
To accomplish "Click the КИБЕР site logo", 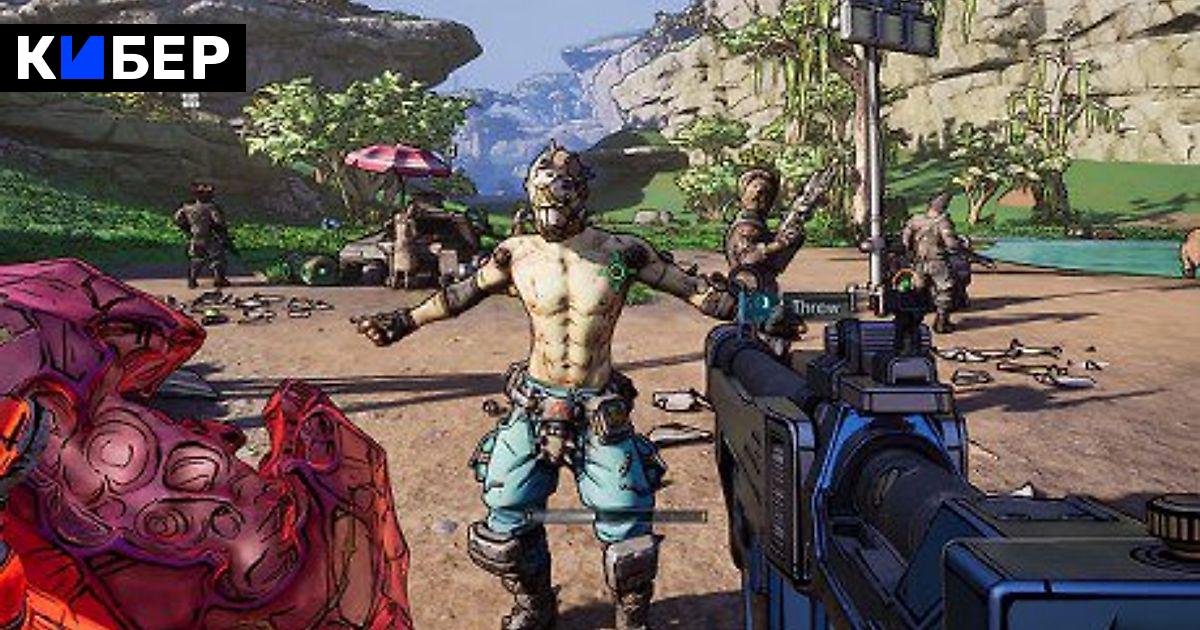I will [x=122, y=58].
